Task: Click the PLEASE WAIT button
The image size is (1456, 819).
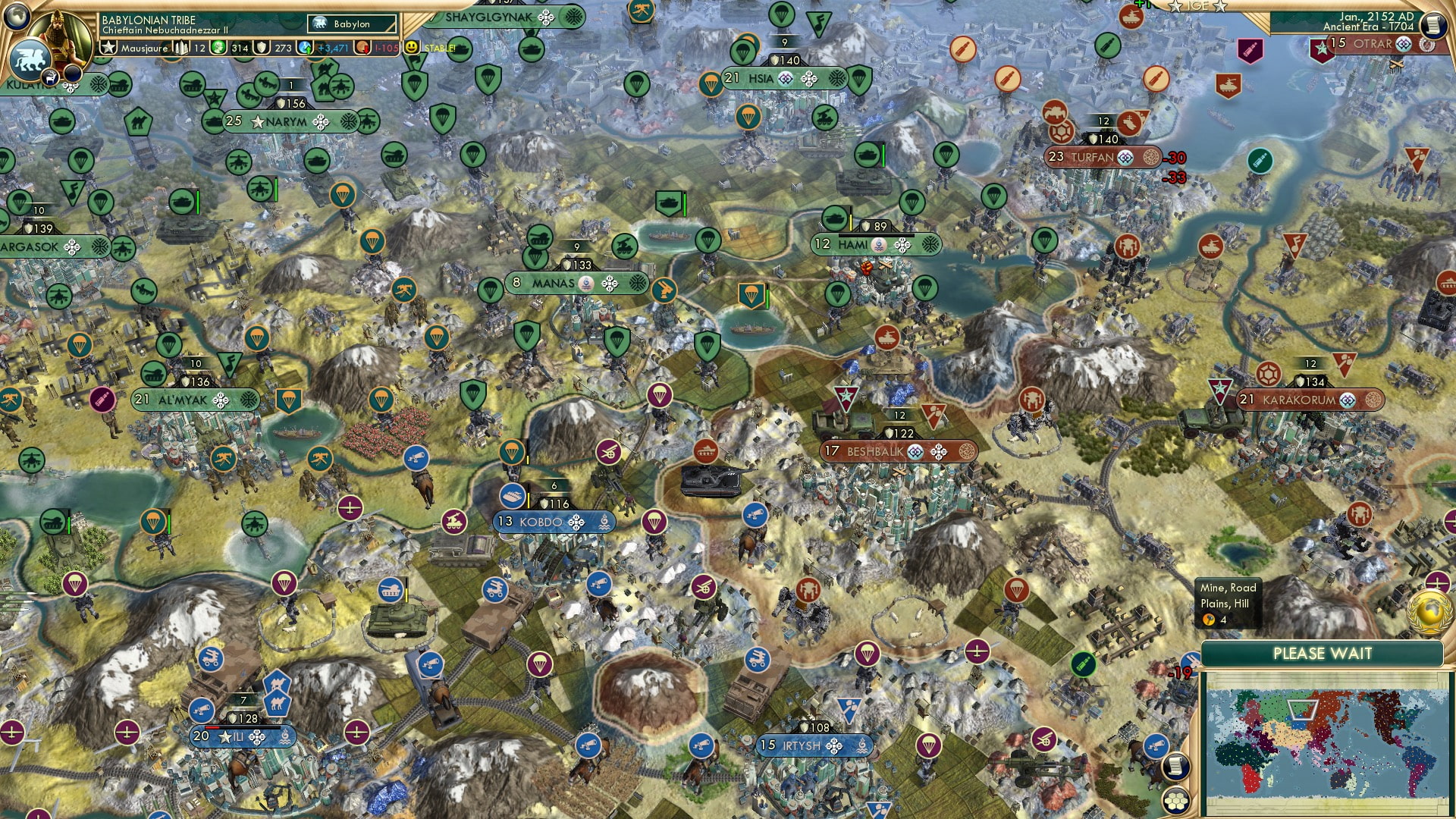Action: click(x=1324, y=653)
